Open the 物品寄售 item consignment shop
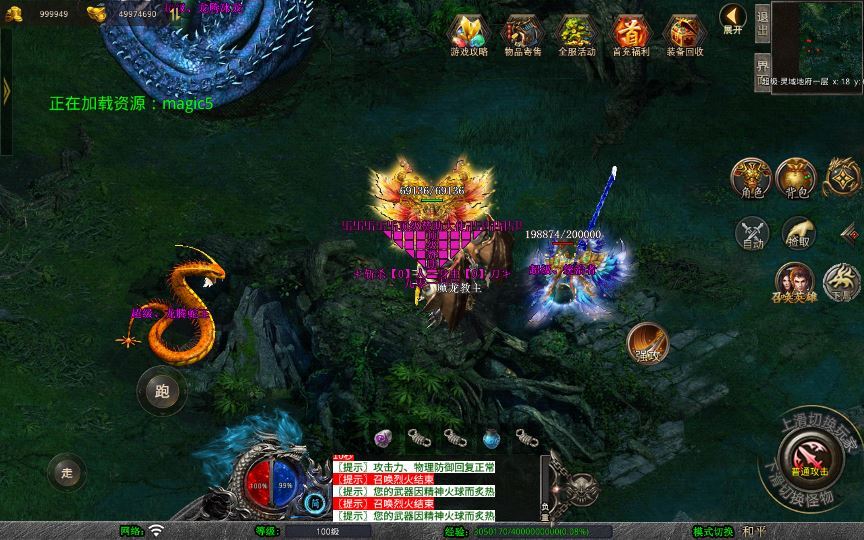 (523, 33)
